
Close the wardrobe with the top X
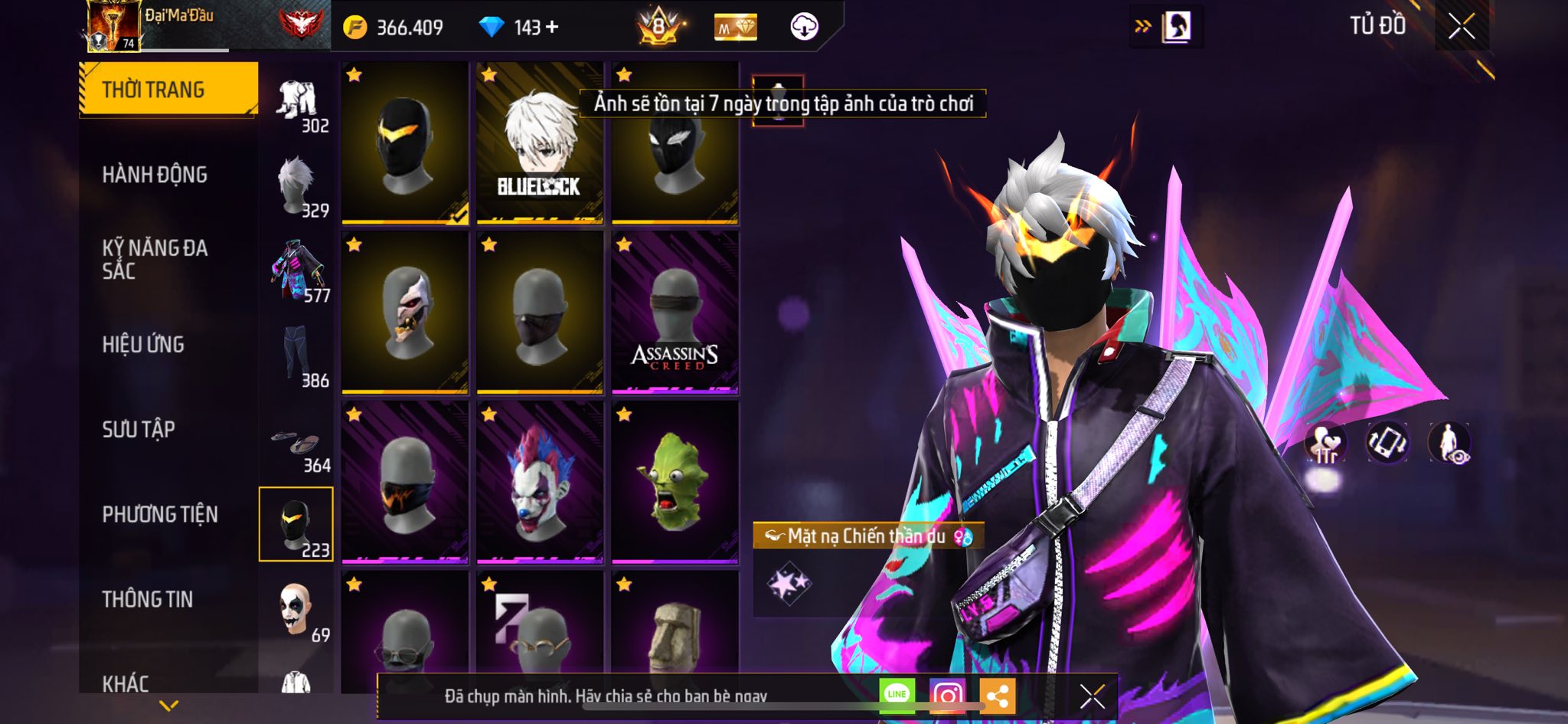1461,27
